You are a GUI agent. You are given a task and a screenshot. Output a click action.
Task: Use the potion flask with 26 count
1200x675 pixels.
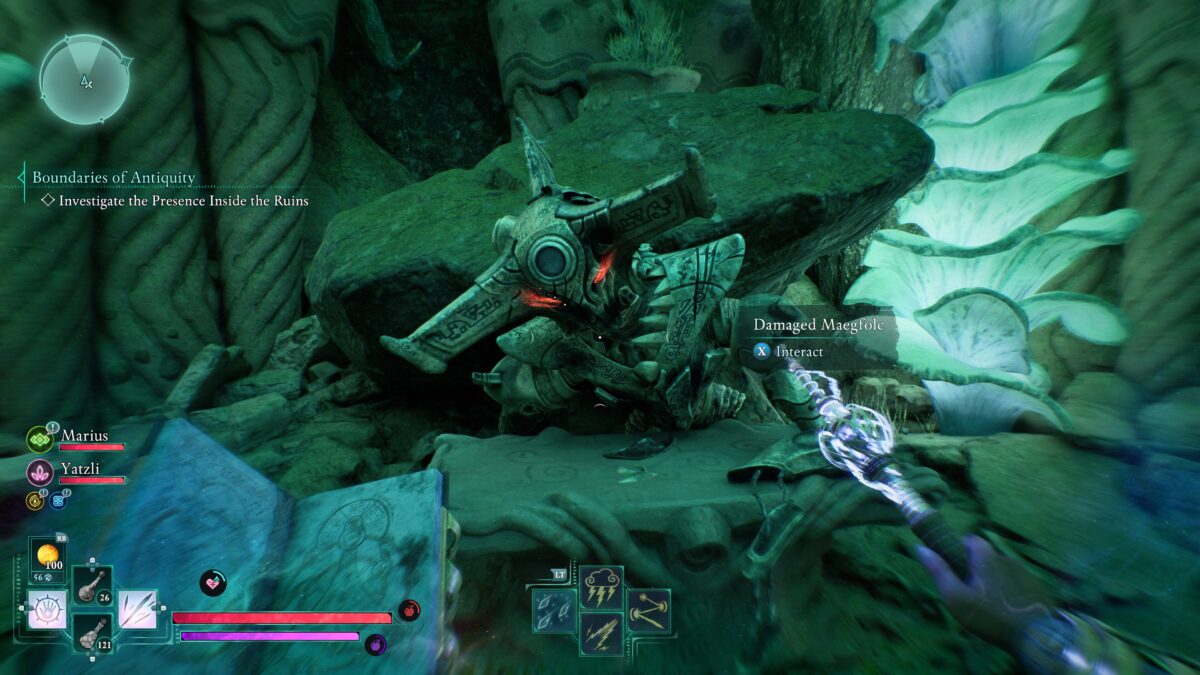point(92,584)
